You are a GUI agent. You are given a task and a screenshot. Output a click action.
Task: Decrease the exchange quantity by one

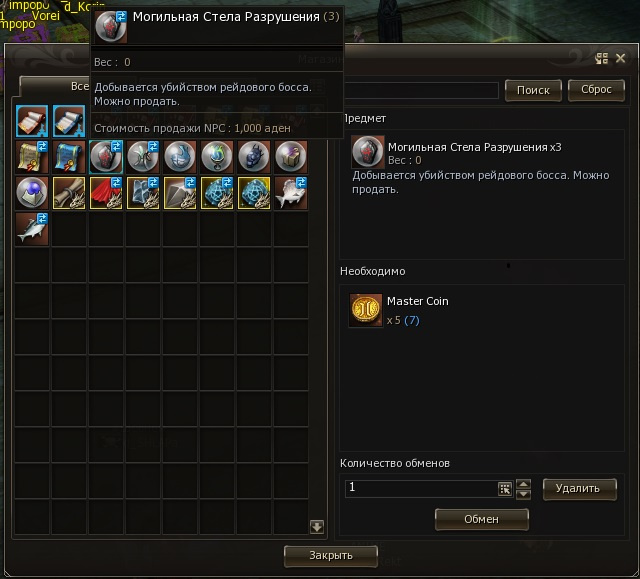click(523, 494)
